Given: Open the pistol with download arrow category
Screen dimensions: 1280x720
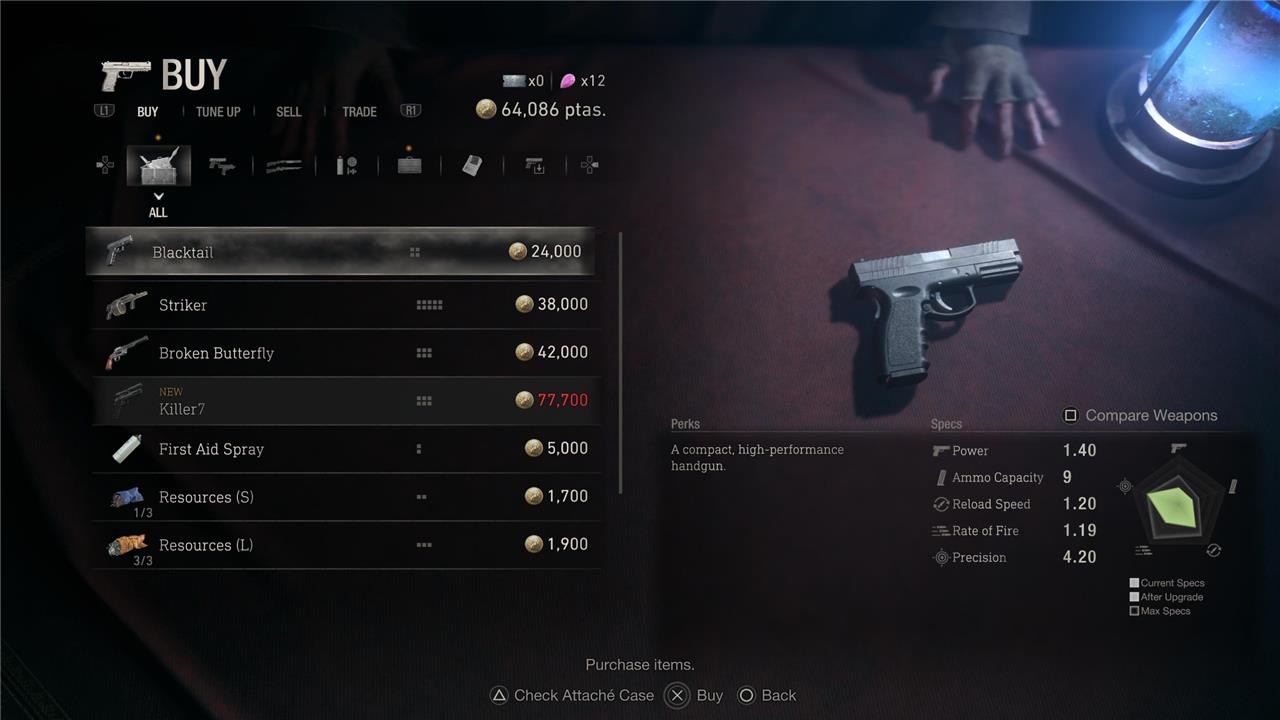Looking at the screenshot, I should point(535,166).
